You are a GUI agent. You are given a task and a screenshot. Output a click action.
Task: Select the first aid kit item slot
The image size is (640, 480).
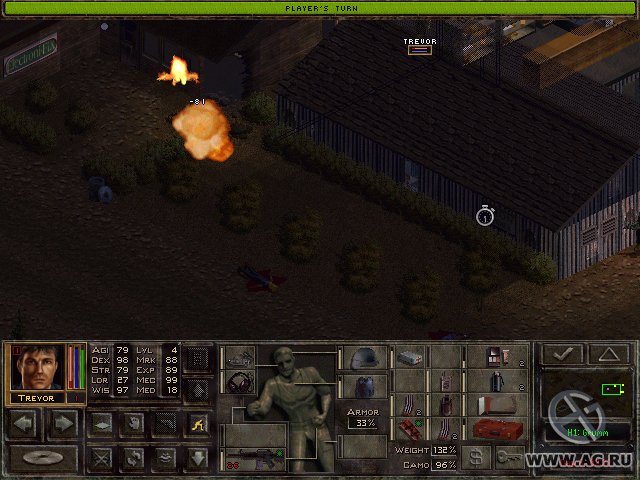click(x=410, y=357)
